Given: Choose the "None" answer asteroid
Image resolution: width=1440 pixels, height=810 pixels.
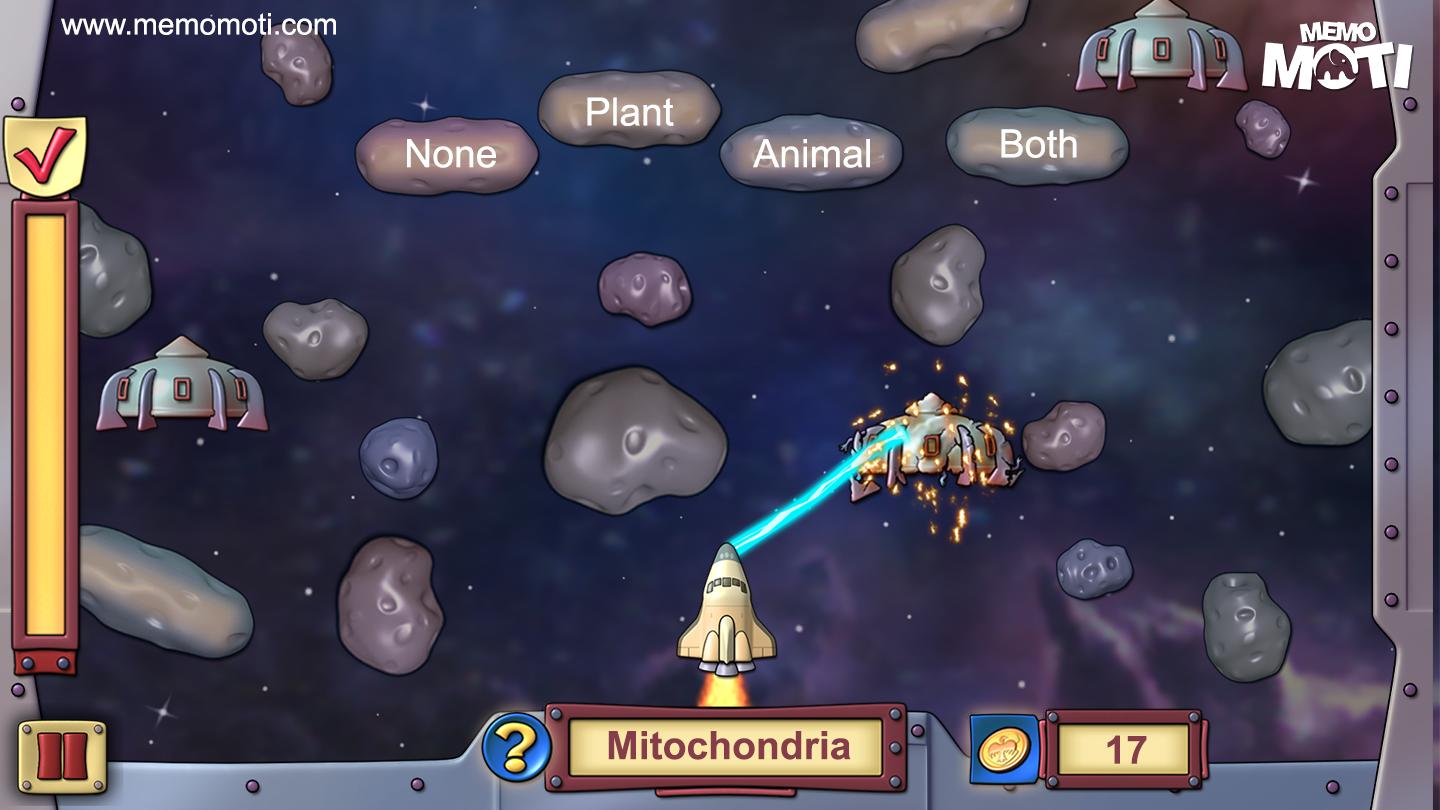Looking at the screenshot, I should point(447,155).
